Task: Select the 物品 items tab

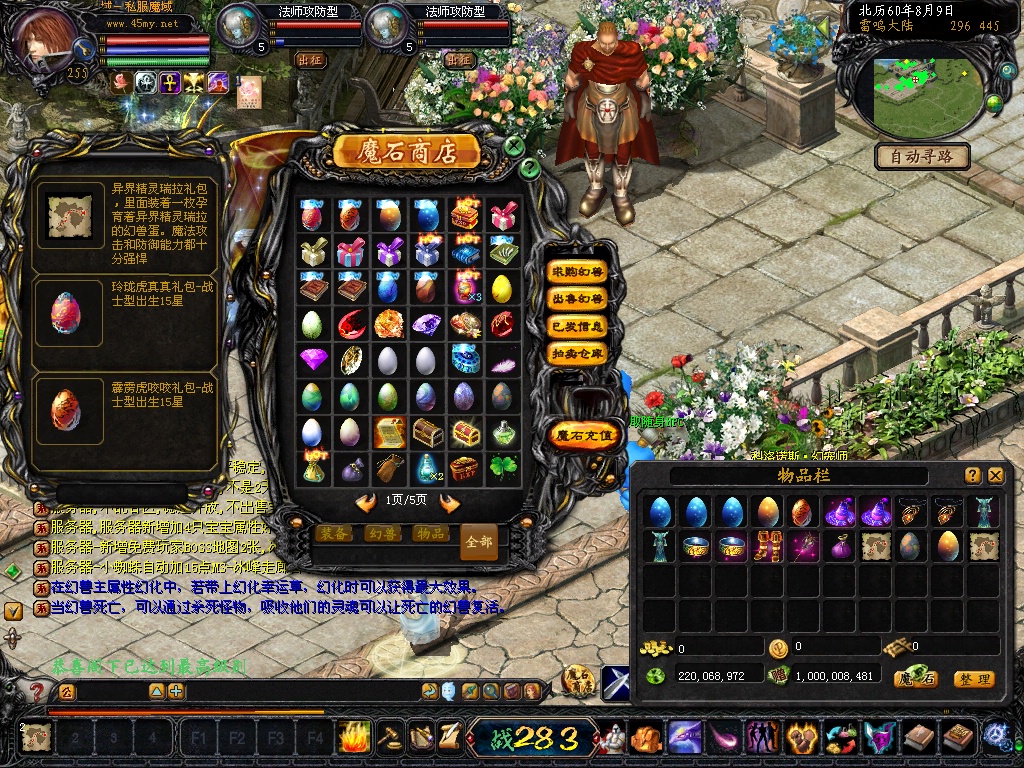Action: pyautogui.click(x=430, y=533)
